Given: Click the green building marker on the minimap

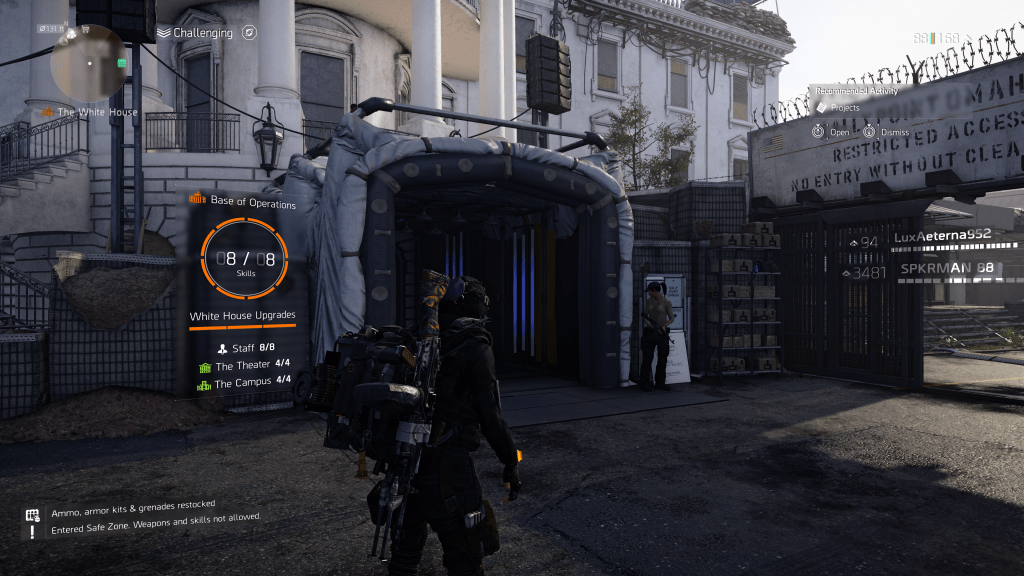Looking at the screenshot, I should tap(121, 63).
